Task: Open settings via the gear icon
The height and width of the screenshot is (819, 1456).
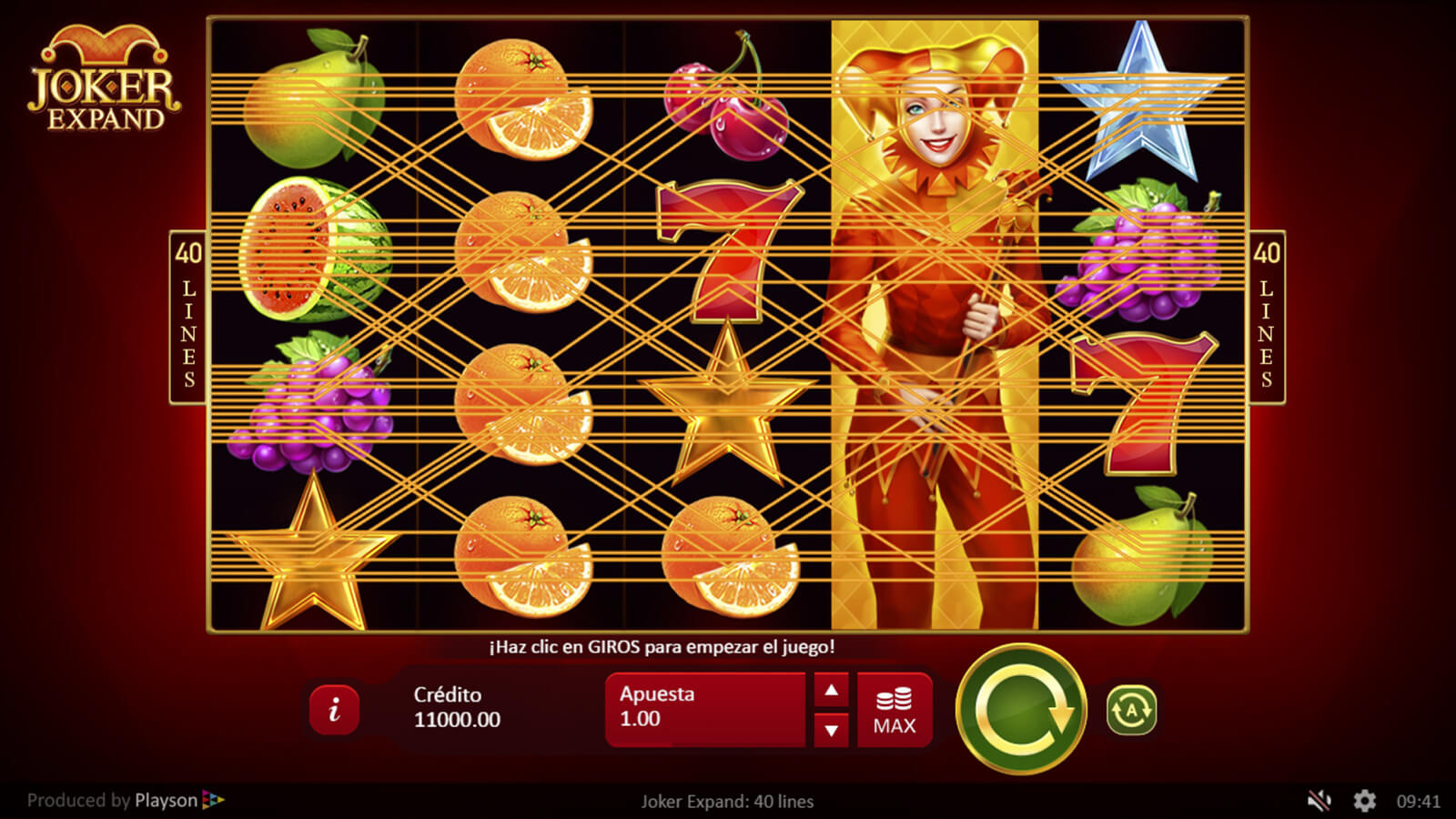Action: (x=1364, y=801)
